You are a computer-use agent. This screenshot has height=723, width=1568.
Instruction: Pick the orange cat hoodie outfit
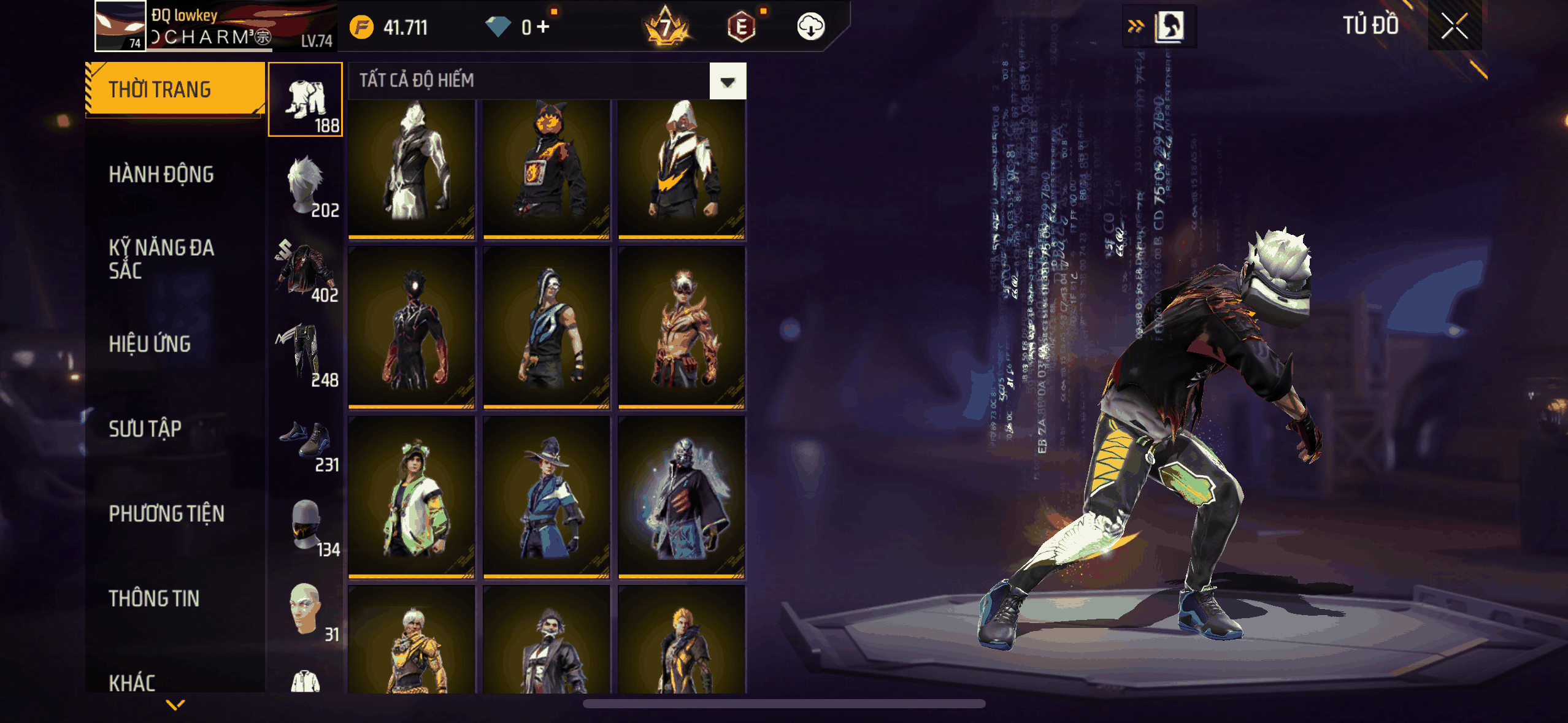[x=546, y=169]
